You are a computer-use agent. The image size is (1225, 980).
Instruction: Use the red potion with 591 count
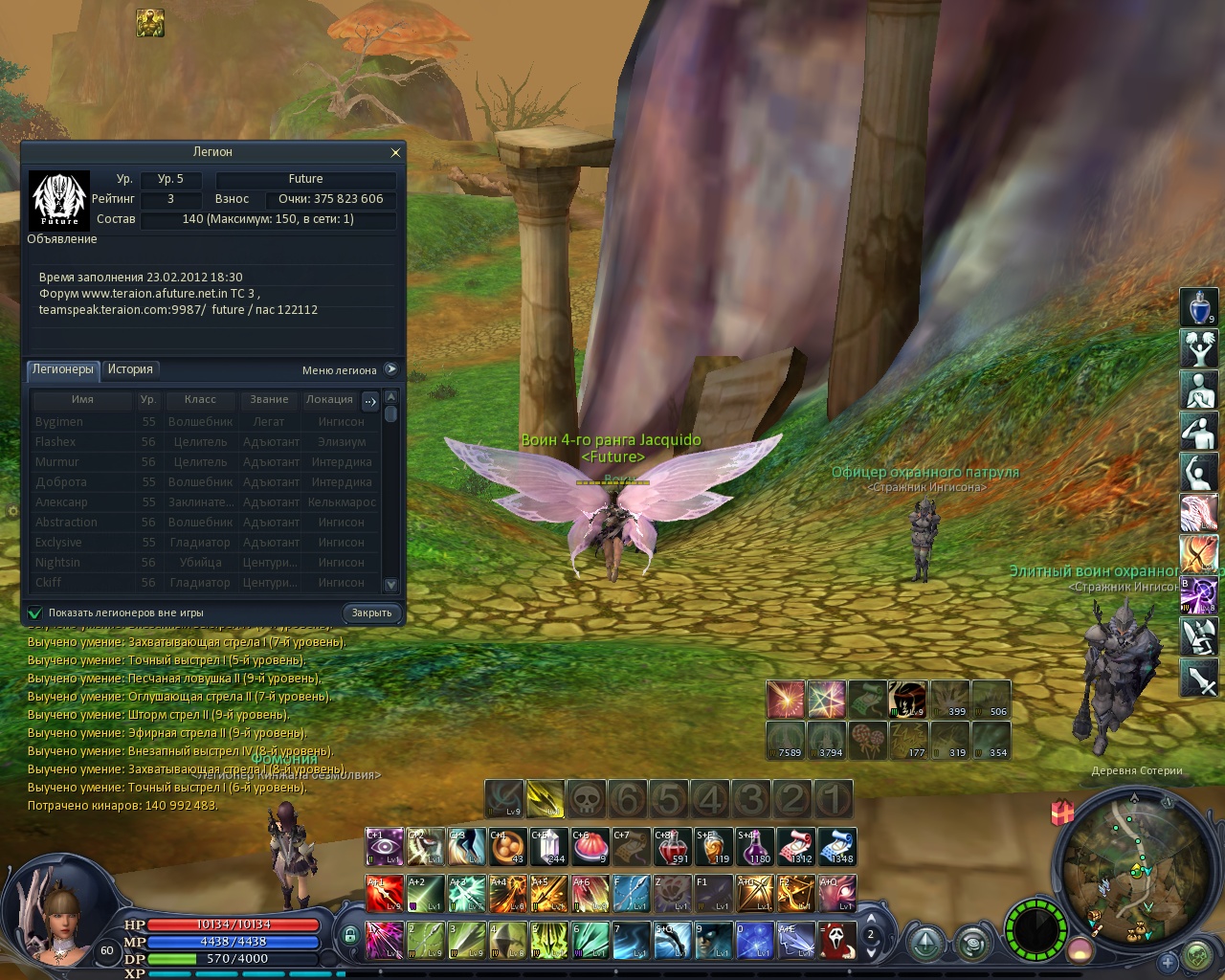[672, 847]
